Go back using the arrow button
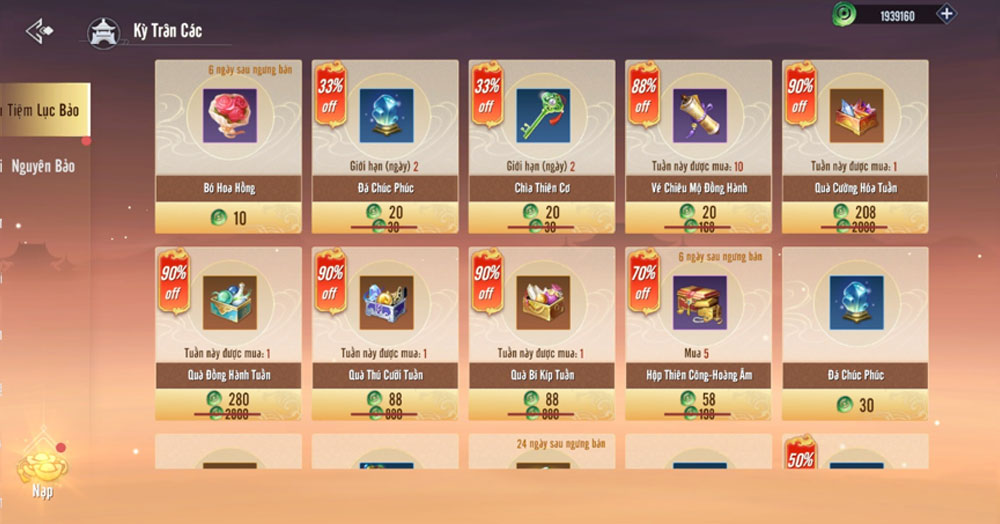The image size is (1000, 524). [40, 32]
